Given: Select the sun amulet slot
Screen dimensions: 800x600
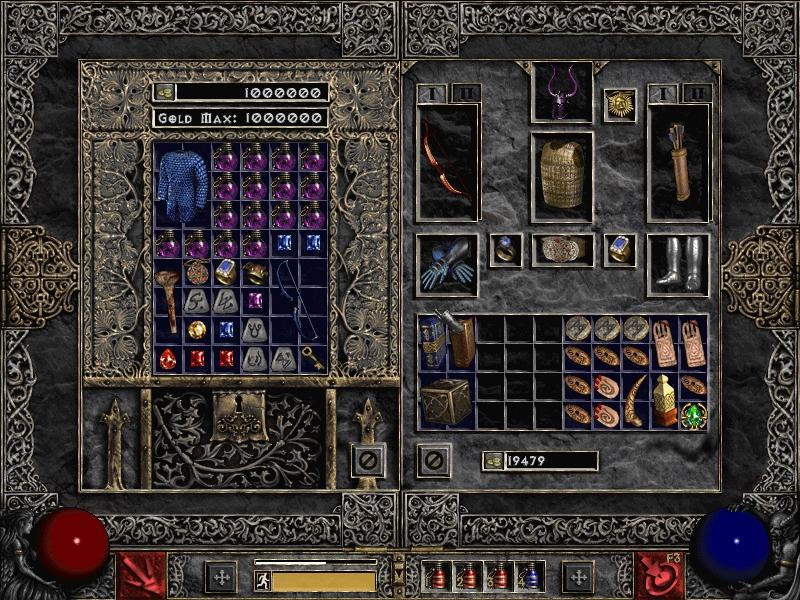Looking at the screenshot, I should tap(620, 105).
